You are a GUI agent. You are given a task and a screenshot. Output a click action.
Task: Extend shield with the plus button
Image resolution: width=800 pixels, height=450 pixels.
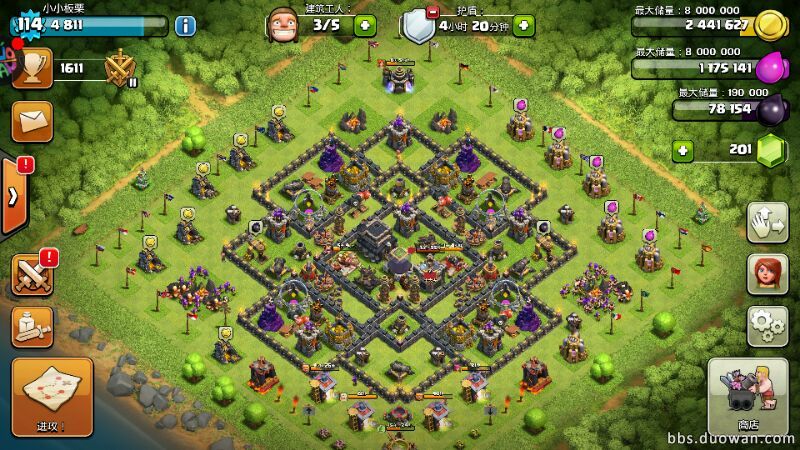click(522, 25)
